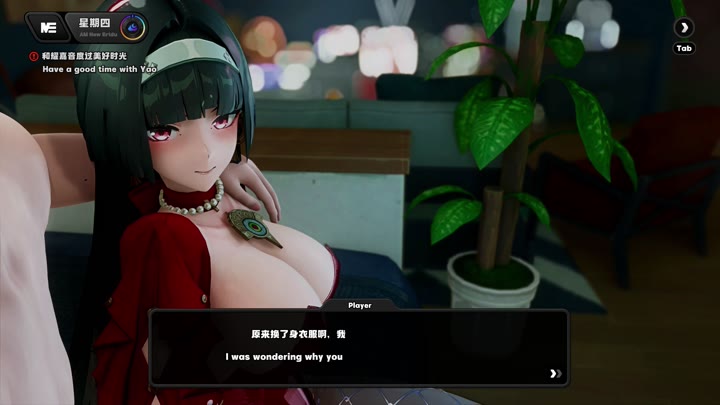The height and width of the screenshot is (405, 720).
Task: Click the Player dialogue text box
Action: click(358, 347)
